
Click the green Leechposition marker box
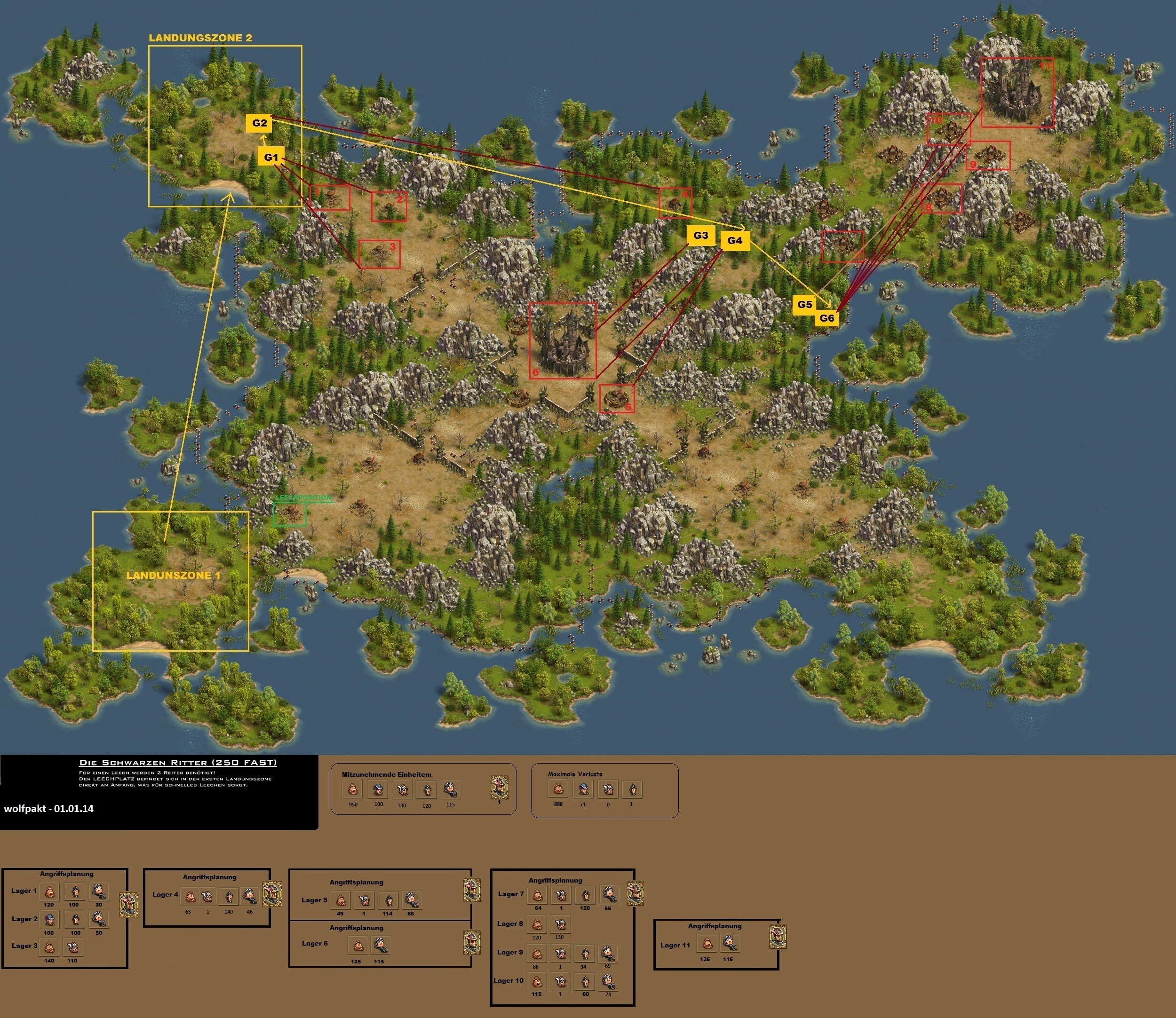290,515
